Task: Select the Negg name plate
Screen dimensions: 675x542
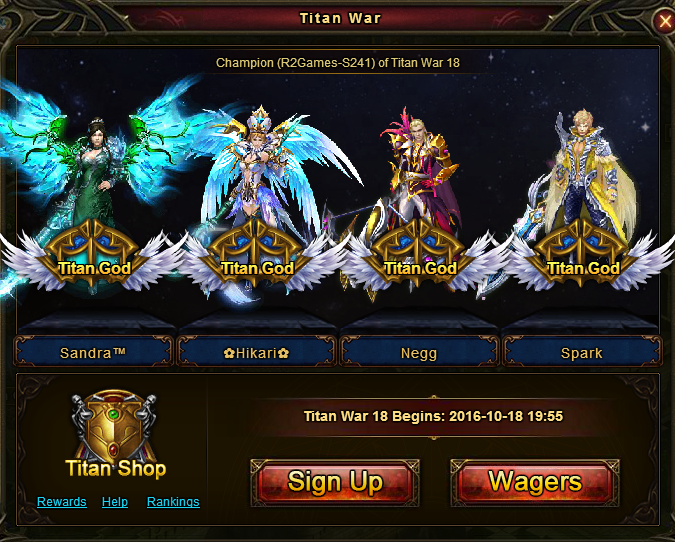Action: 418,352
